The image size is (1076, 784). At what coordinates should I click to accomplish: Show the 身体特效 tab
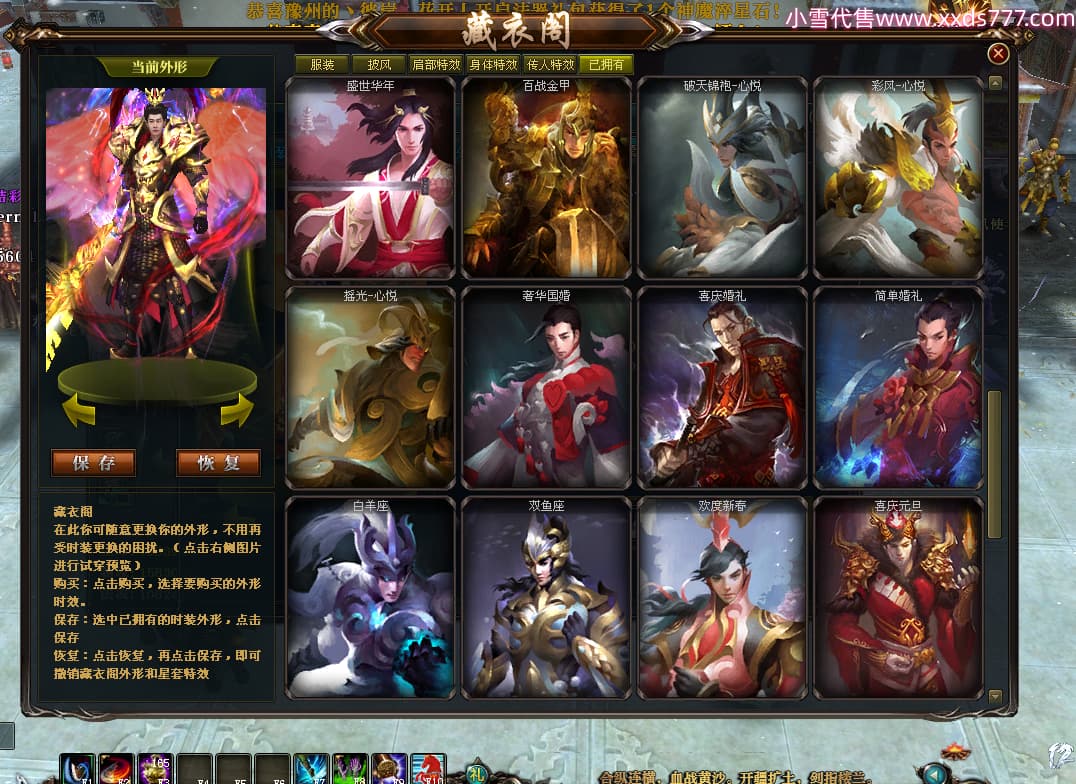[493, 65]
